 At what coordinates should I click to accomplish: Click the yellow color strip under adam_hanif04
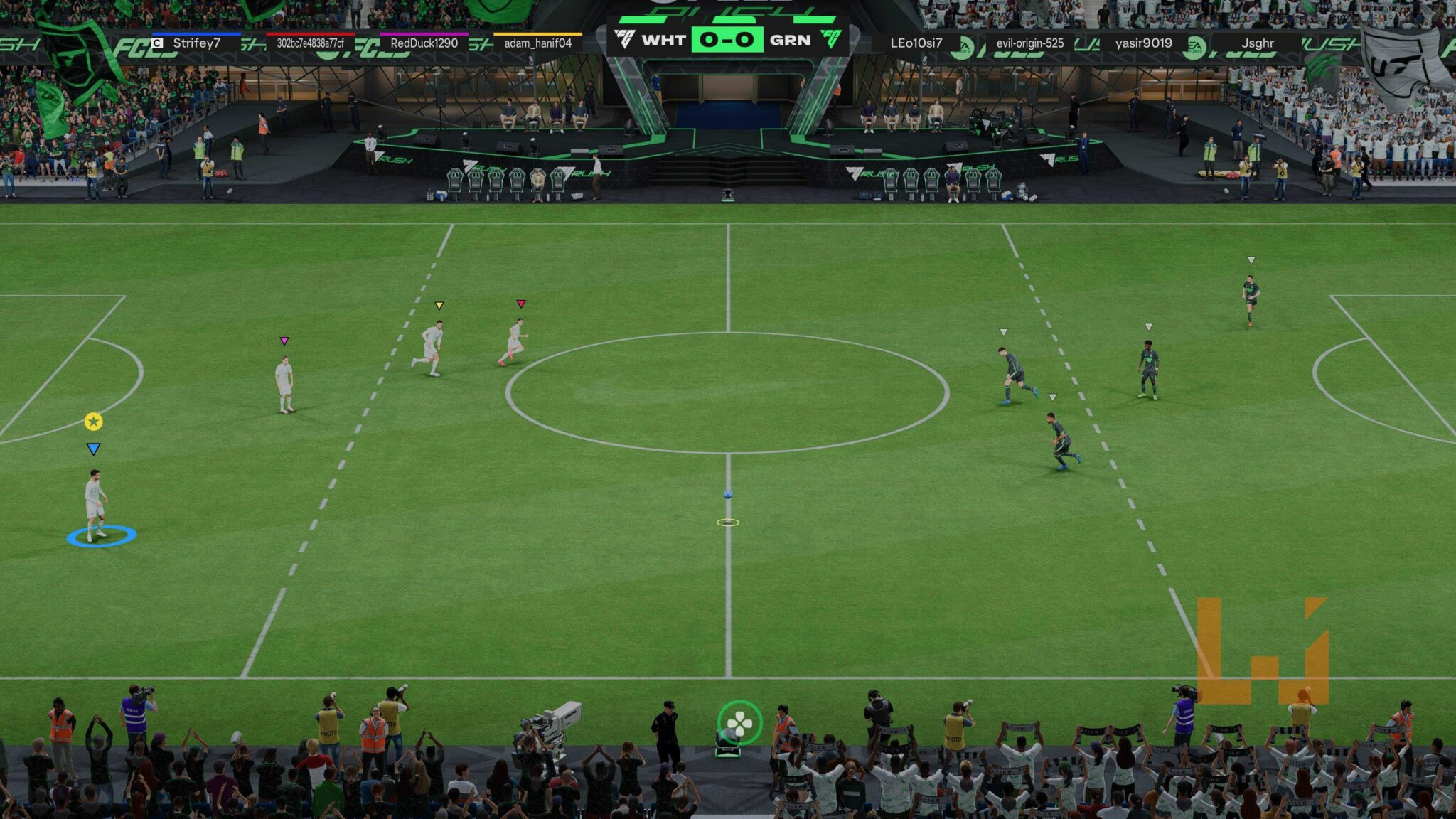pyautogui.click(x=536, y=33)
